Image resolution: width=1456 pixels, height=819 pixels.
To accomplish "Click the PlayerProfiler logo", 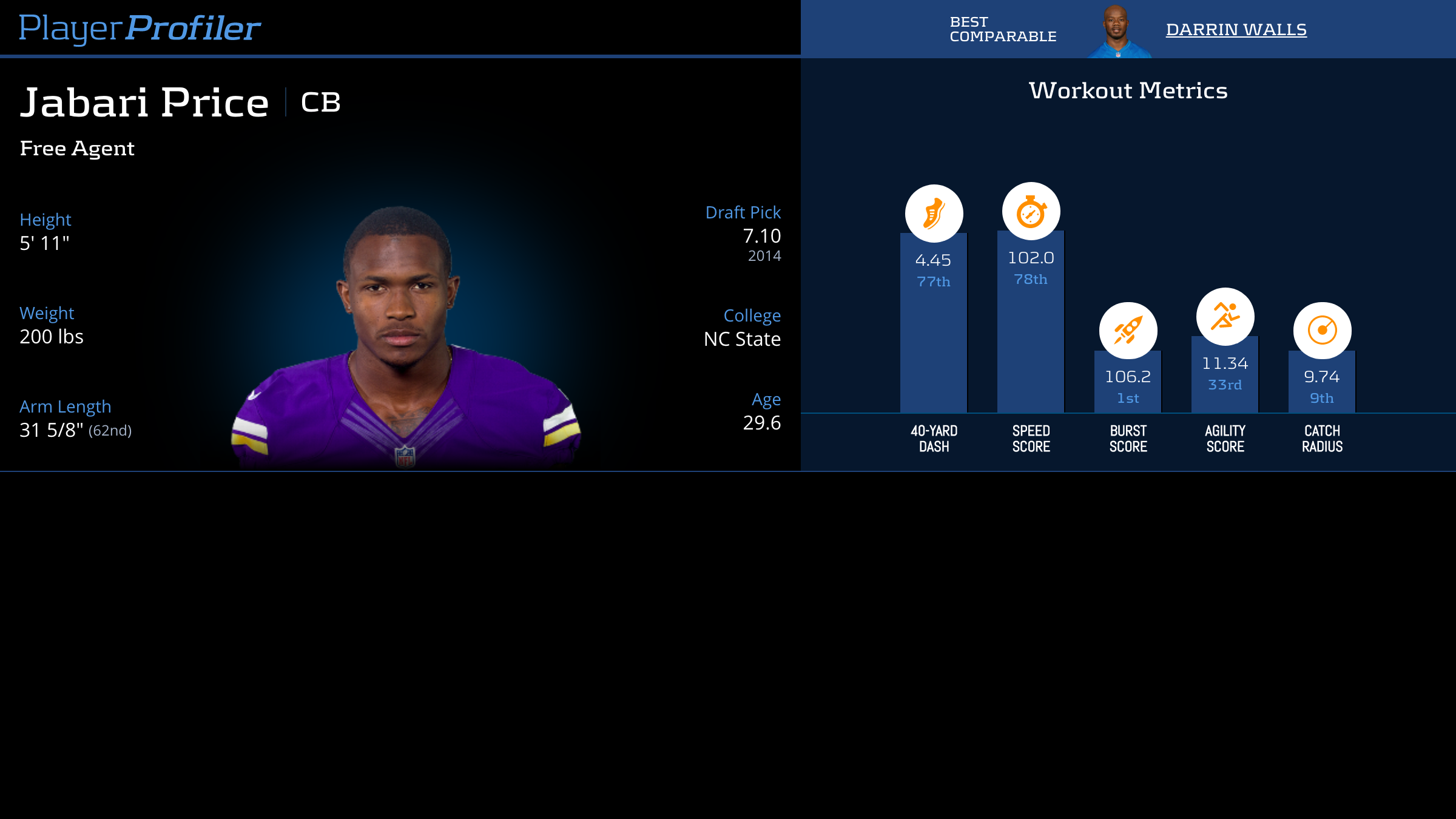I will coord(140,28).
